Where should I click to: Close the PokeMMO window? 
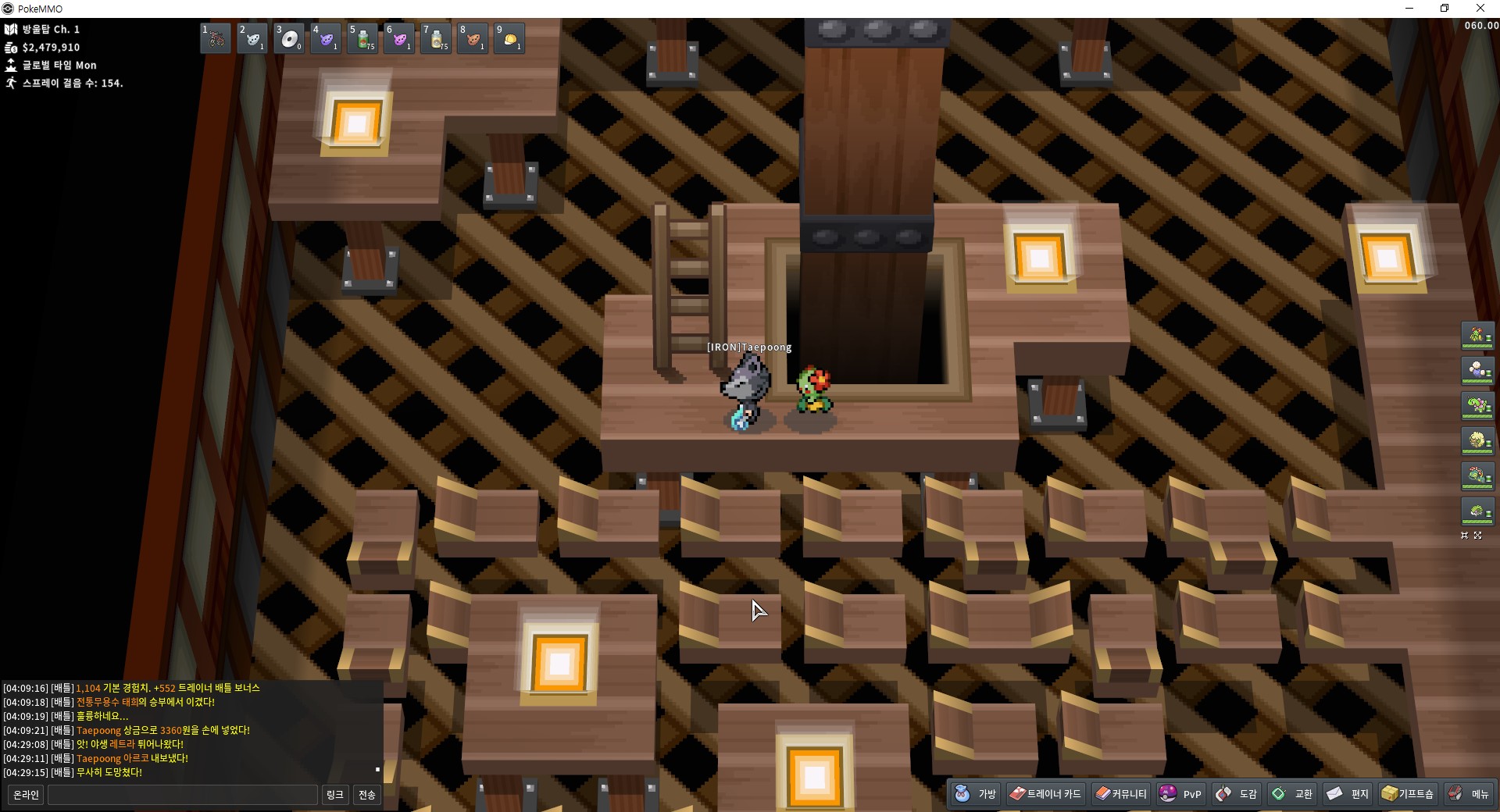[x=1480, y=9]
